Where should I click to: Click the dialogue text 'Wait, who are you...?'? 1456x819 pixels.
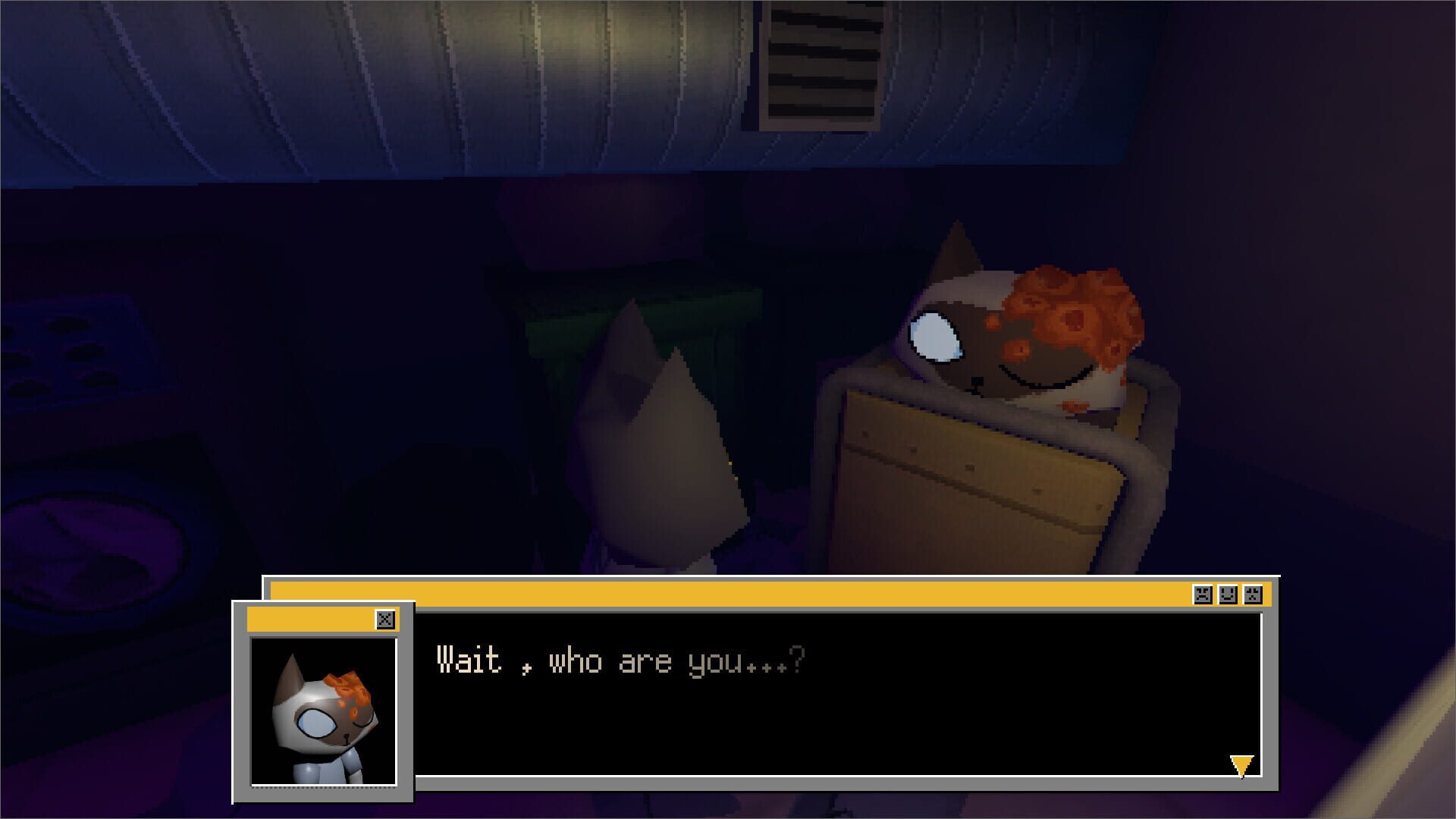point(622,661)
